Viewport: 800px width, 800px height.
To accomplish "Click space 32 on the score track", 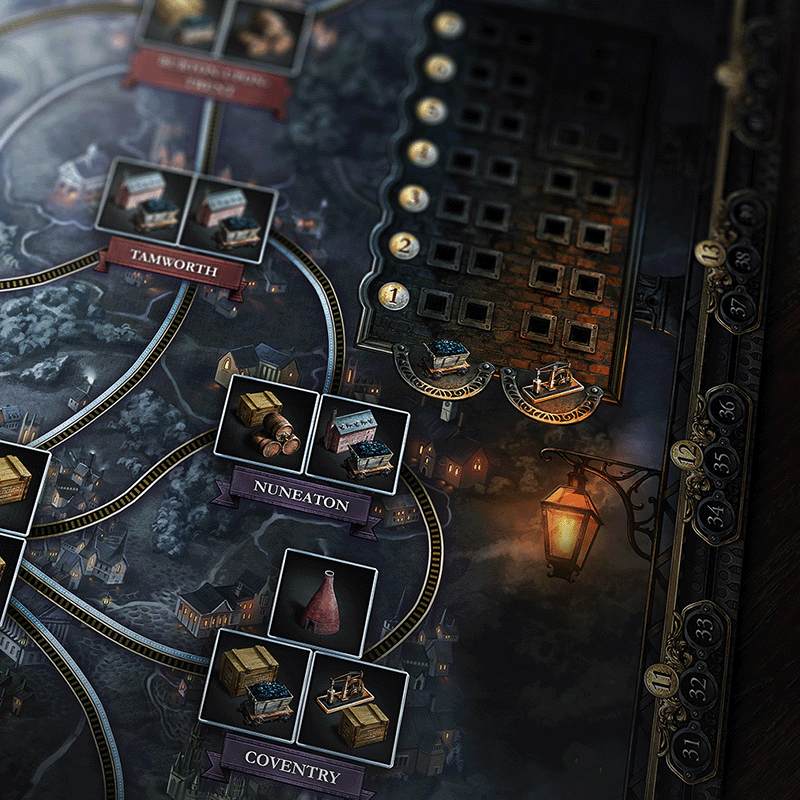I will [x=696, y=688].
